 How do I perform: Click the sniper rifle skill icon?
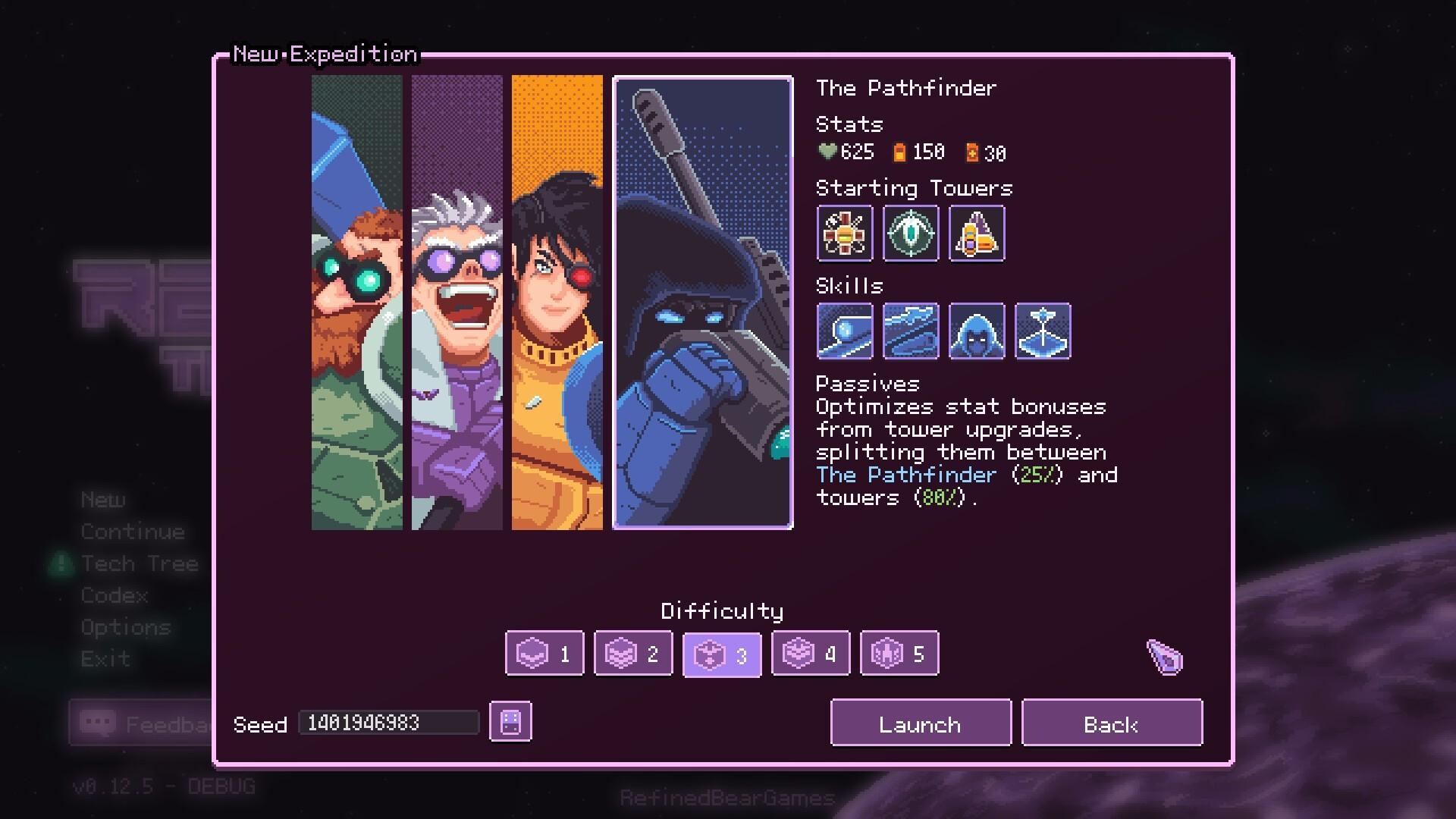(910, 331)
